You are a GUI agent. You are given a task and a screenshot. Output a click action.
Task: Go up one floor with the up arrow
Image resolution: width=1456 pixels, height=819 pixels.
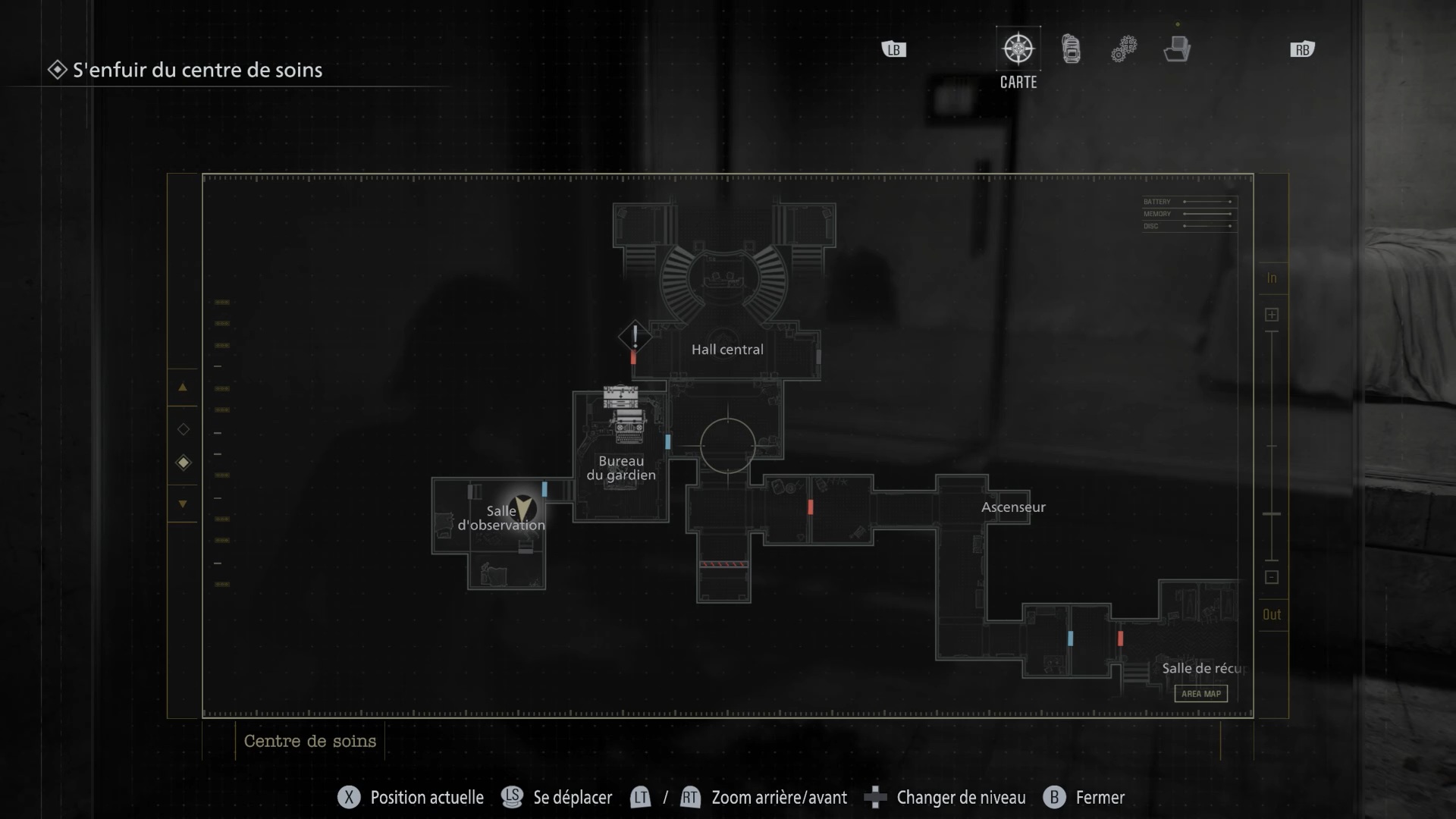pyautogui.click(x=183, y=387)
